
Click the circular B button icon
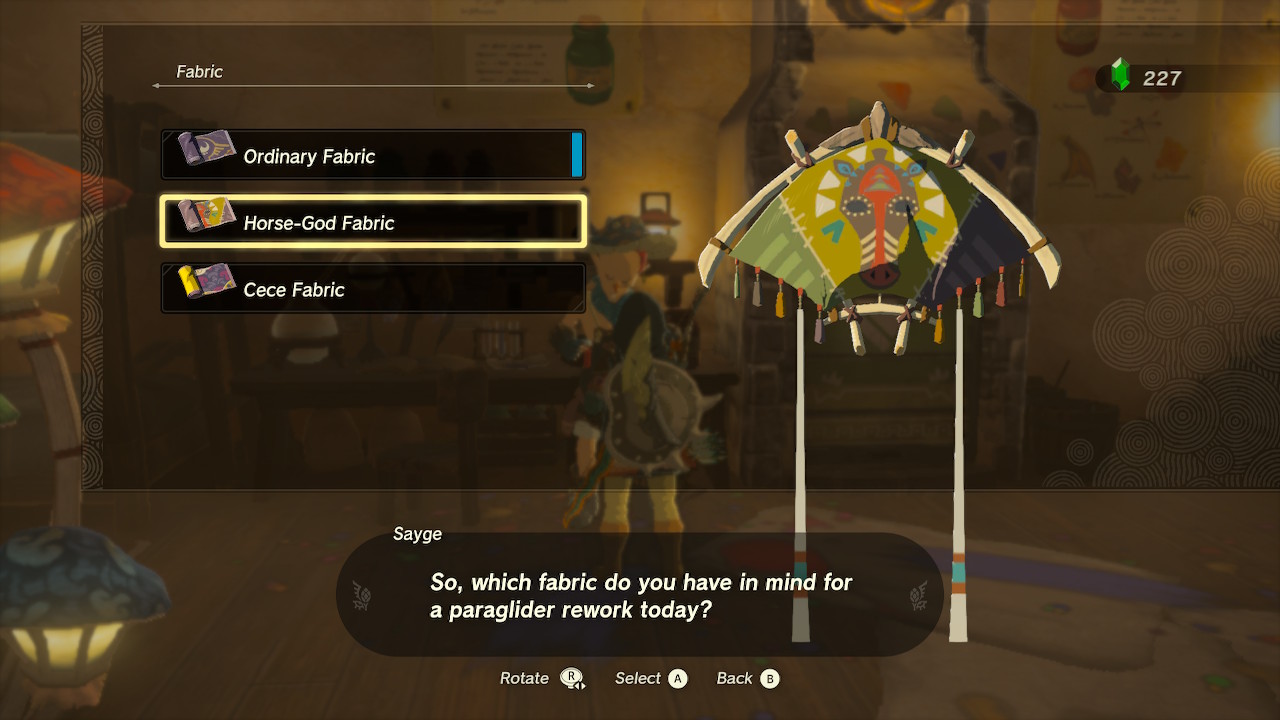[770, 678]
